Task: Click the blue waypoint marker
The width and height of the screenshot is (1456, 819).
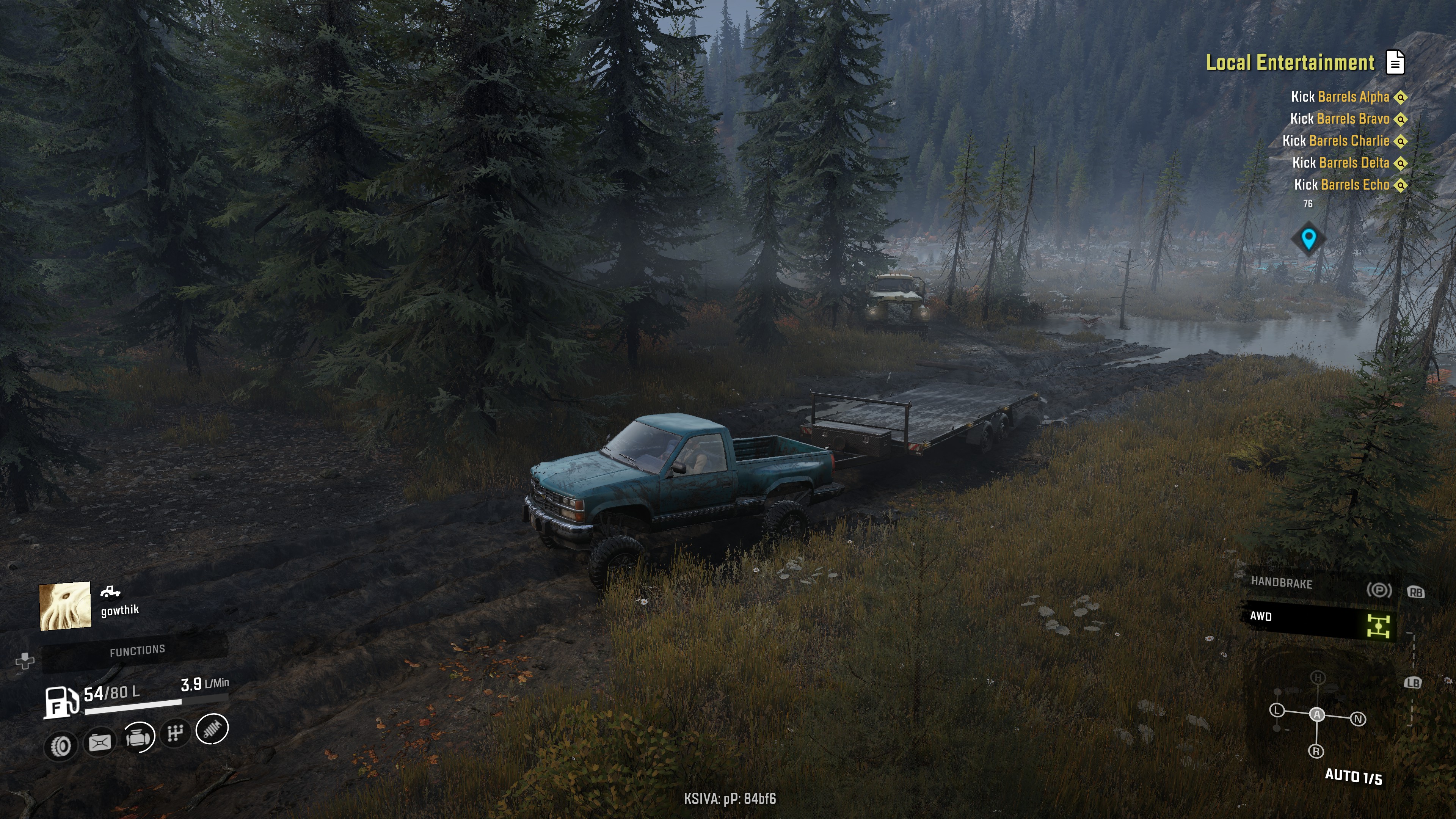Action: [x=1308, y=238]
